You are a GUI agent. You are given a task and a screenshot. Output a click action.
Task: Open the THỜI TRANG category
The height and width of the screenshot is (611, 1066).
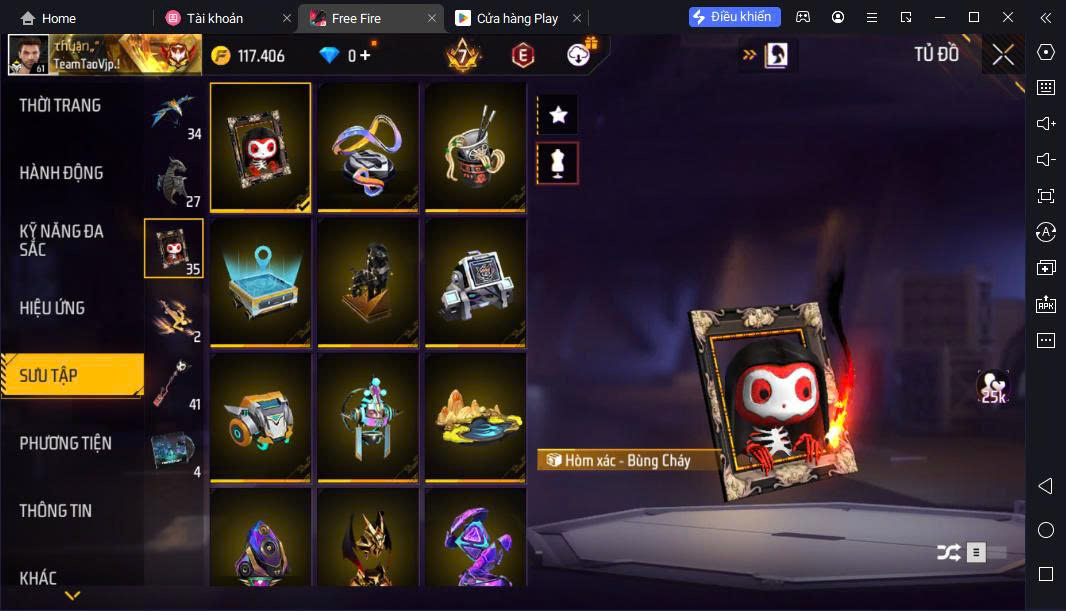[60, 106]
